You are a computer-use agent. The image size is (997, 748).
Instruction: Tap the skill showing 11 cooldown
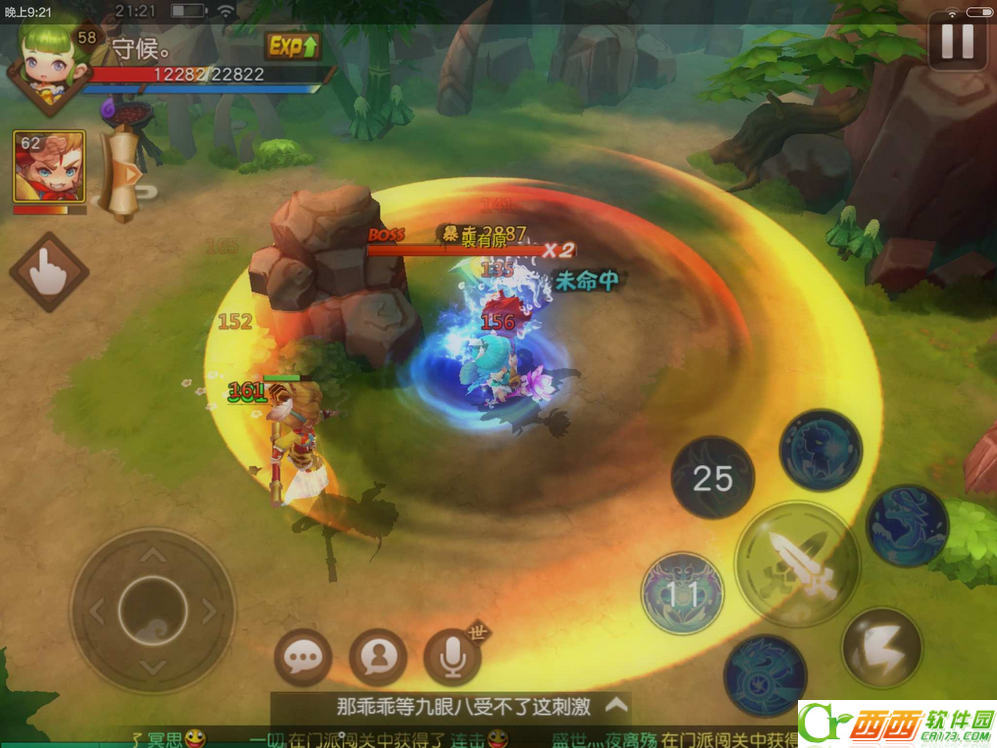683,594
